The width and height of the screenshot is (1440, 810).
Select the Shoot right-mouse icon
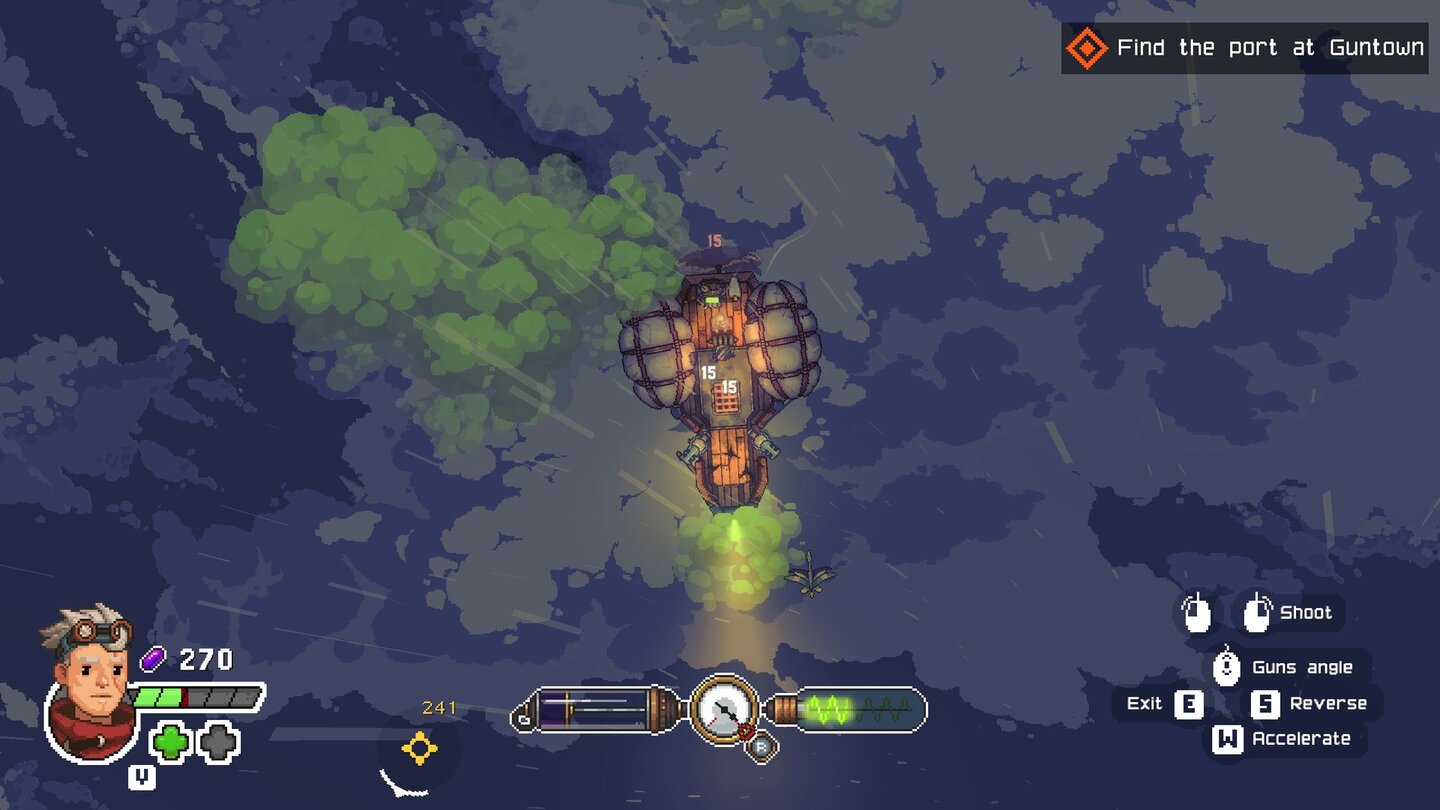(x=1258, y=612)
